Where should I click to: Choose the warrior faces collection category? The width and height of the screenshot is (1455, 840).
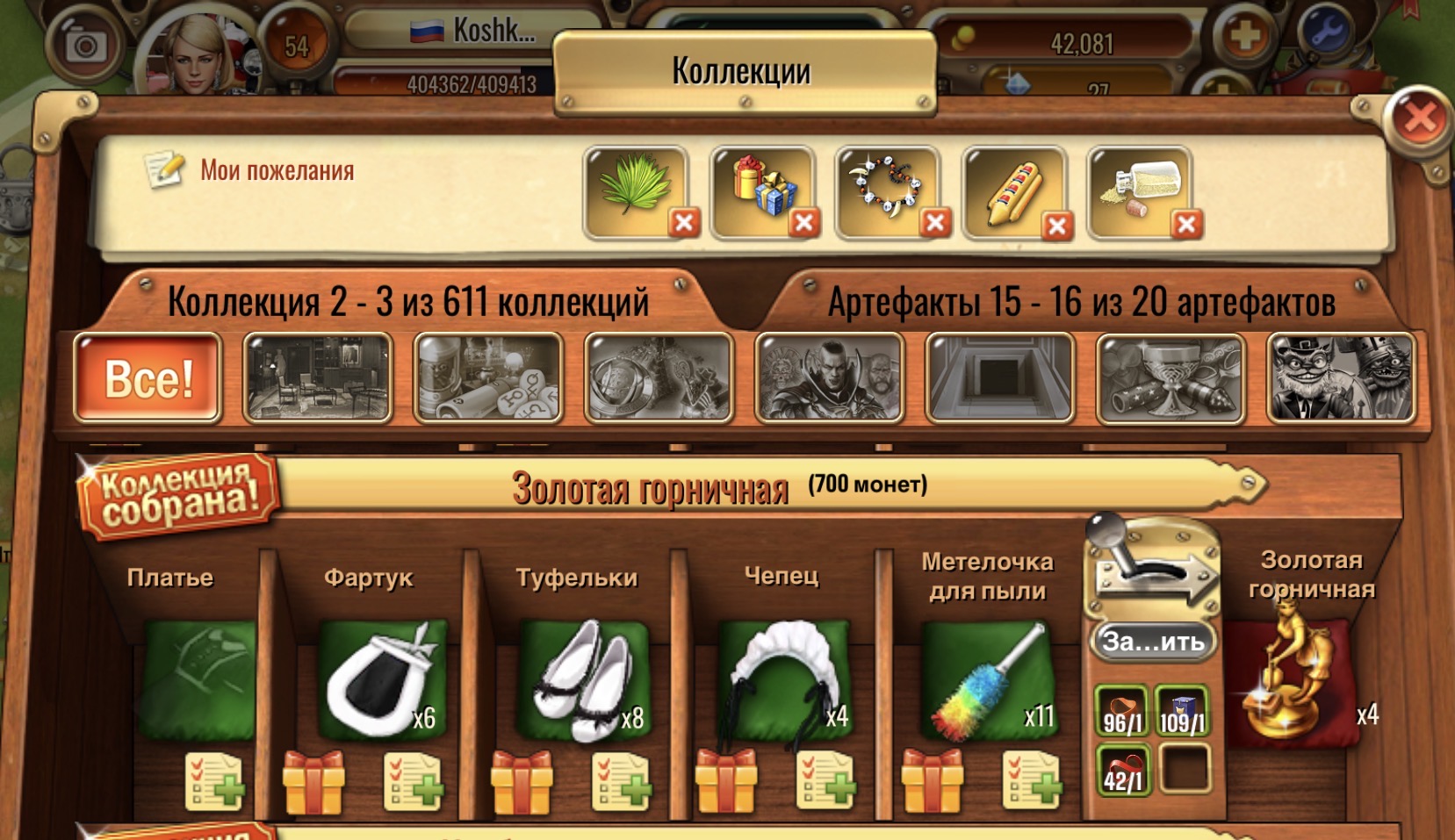(x=829, y=378)
